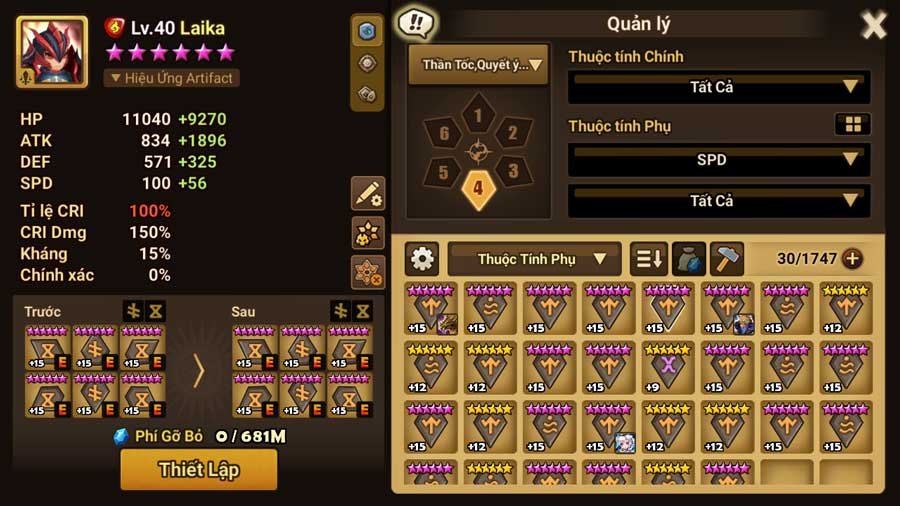This screenshot has width=900, height=506.
Task: Toggle the sort order button
Action: [649, 259]
